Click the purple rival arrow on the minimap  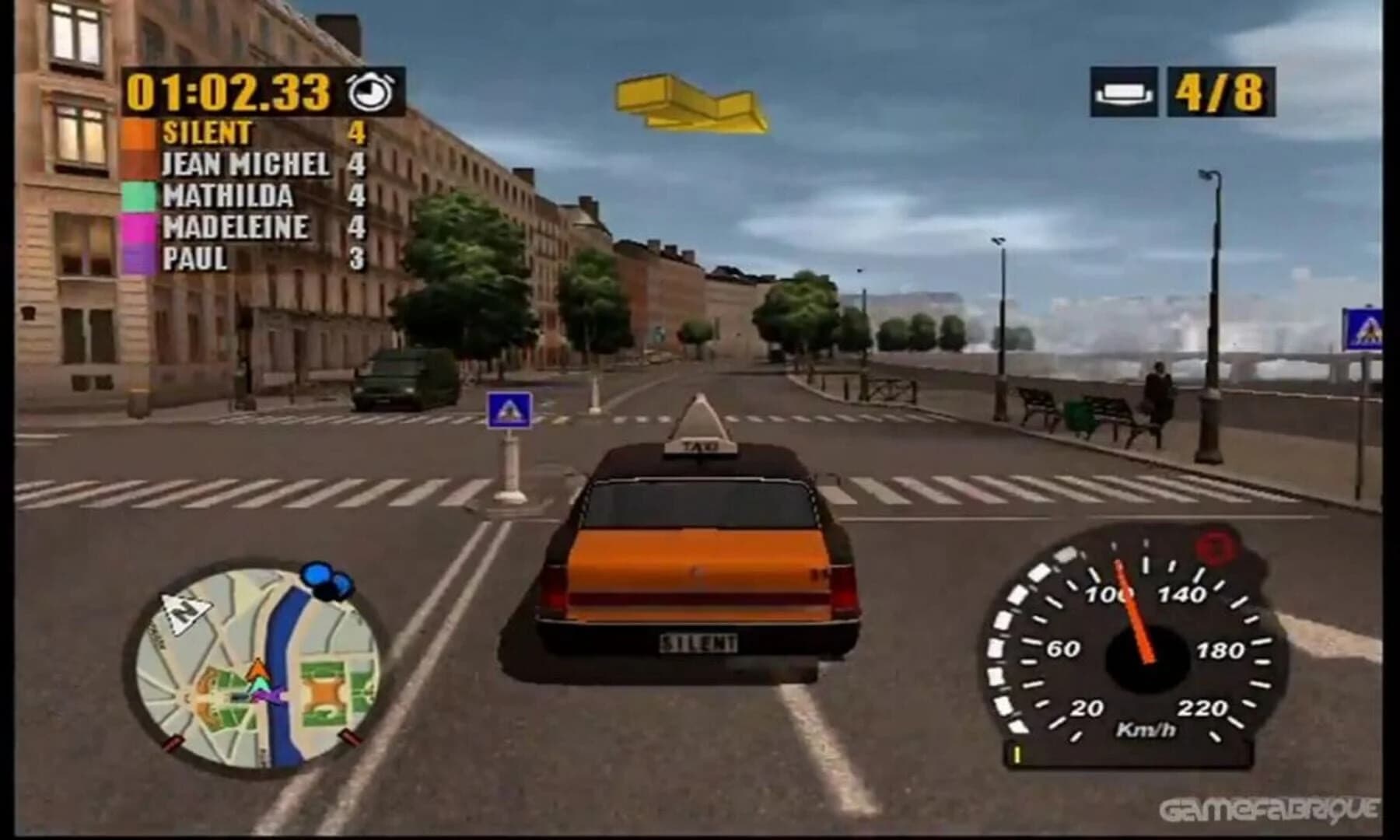click(x=269, y=695)
